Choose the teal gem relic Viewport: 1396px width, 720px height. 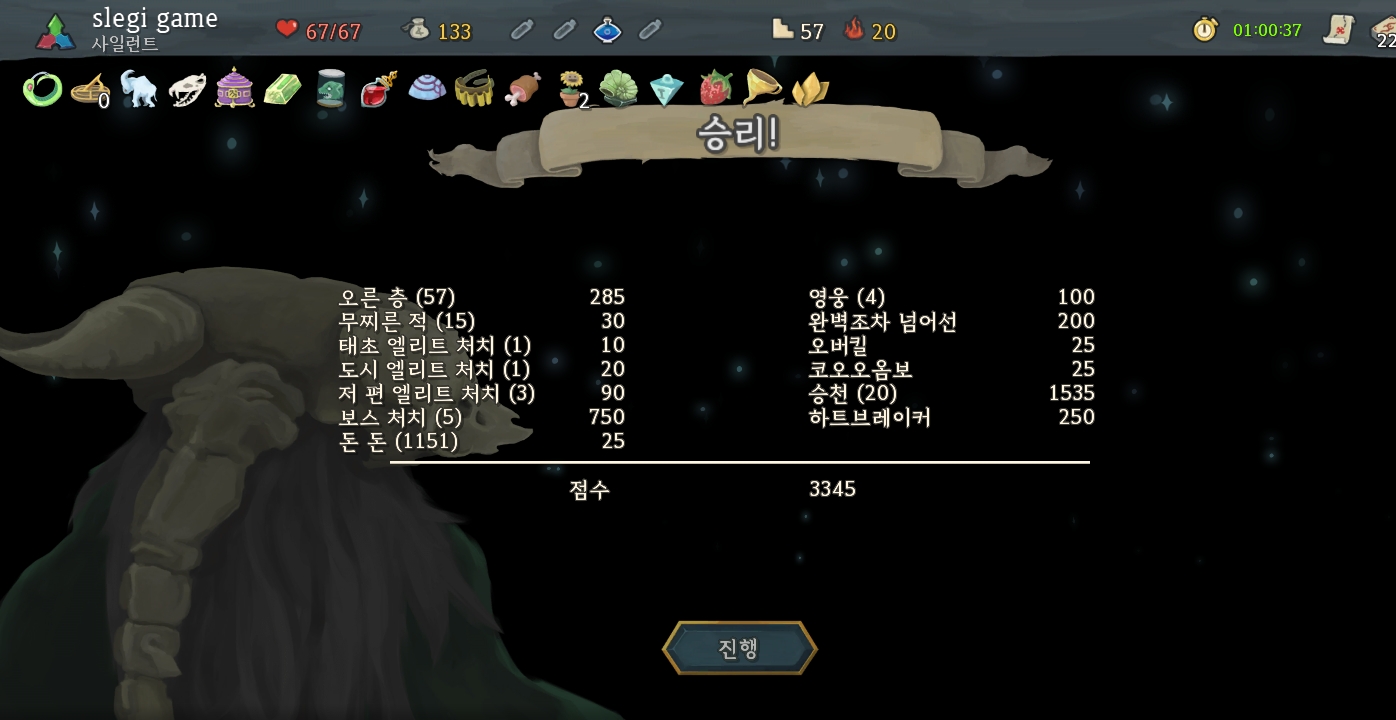pyautogui.click(x=666, y=90)
